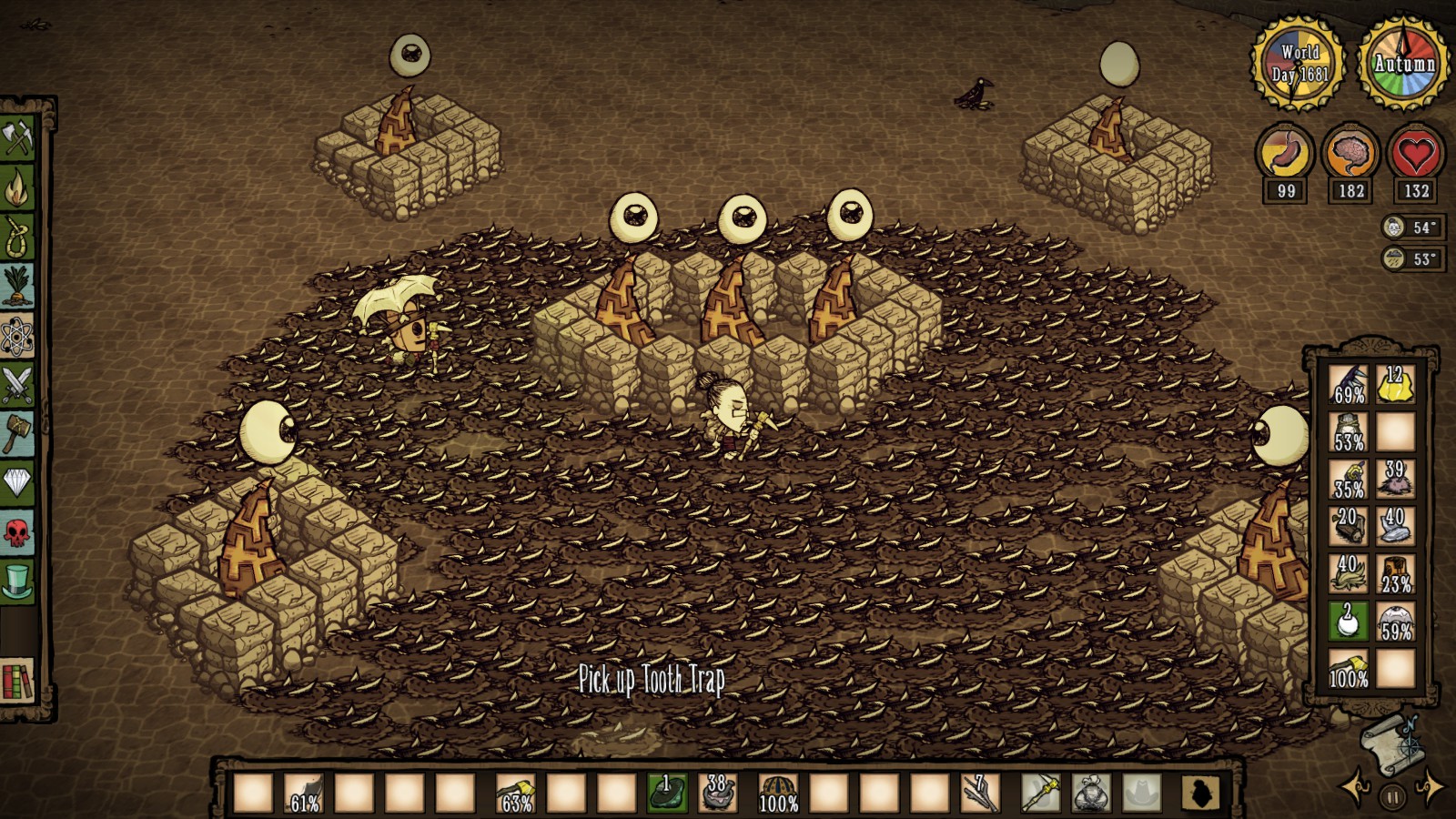The height and width of the screenshot is (819, 1456).
Task: Open the Magic red skull tab
Action: pos(17,532)
